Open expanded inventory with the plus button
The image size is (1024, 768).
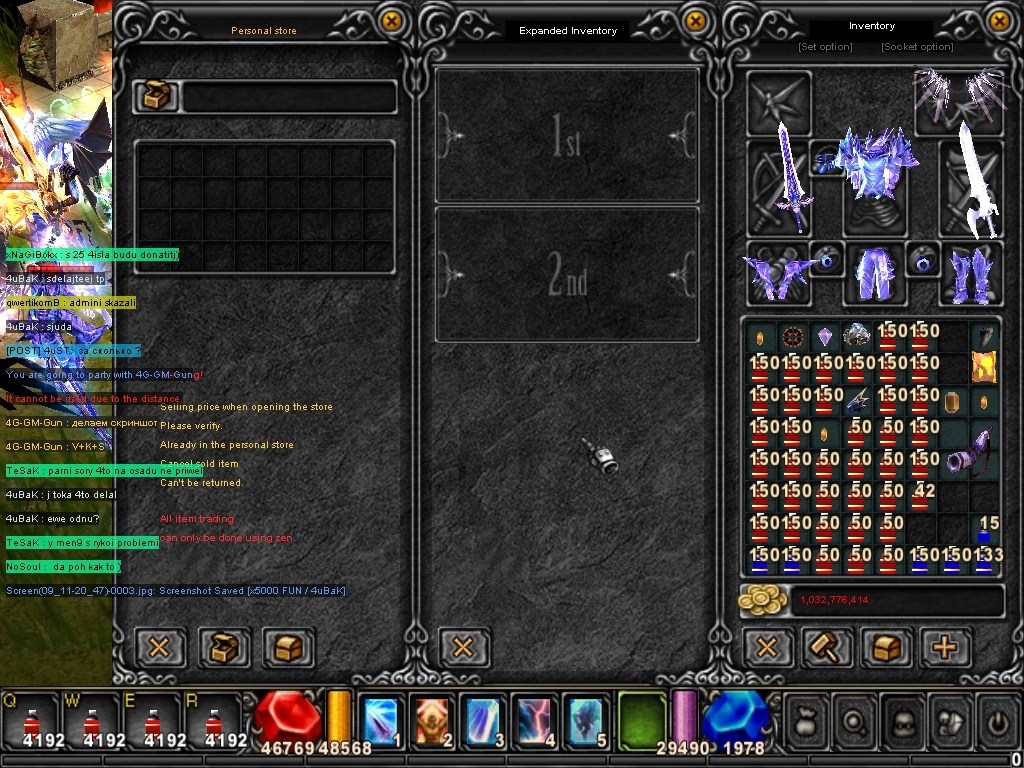point(944,647)
